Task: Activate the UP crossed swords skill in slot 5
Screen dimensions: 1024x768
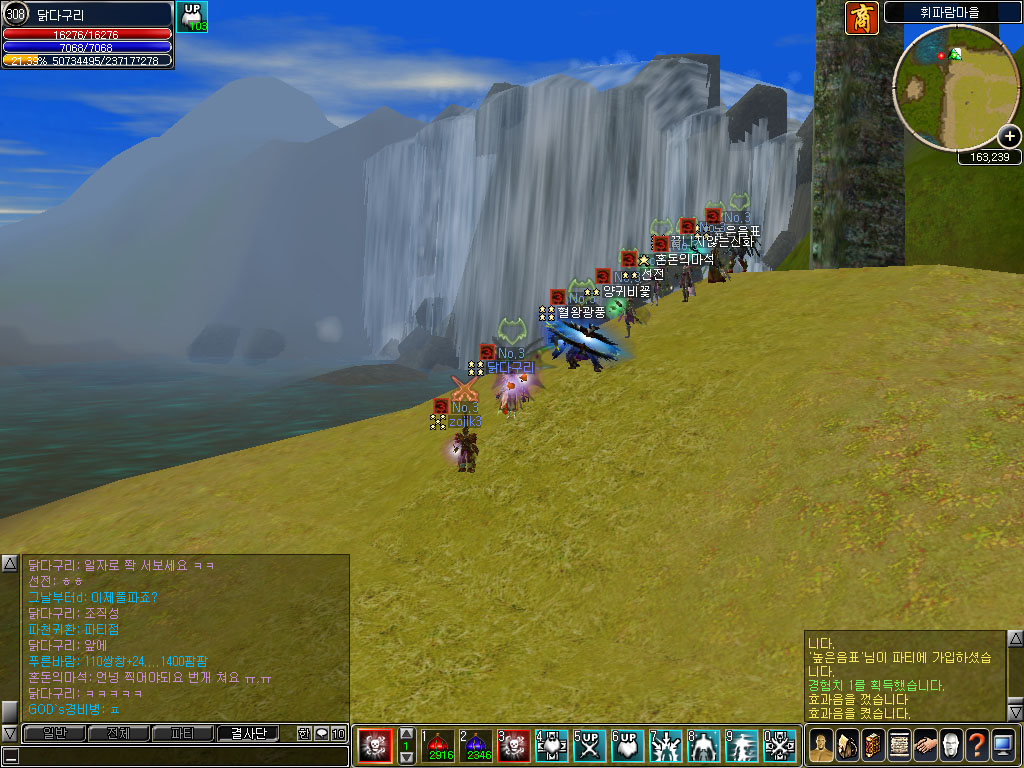Action: (590, 745)
